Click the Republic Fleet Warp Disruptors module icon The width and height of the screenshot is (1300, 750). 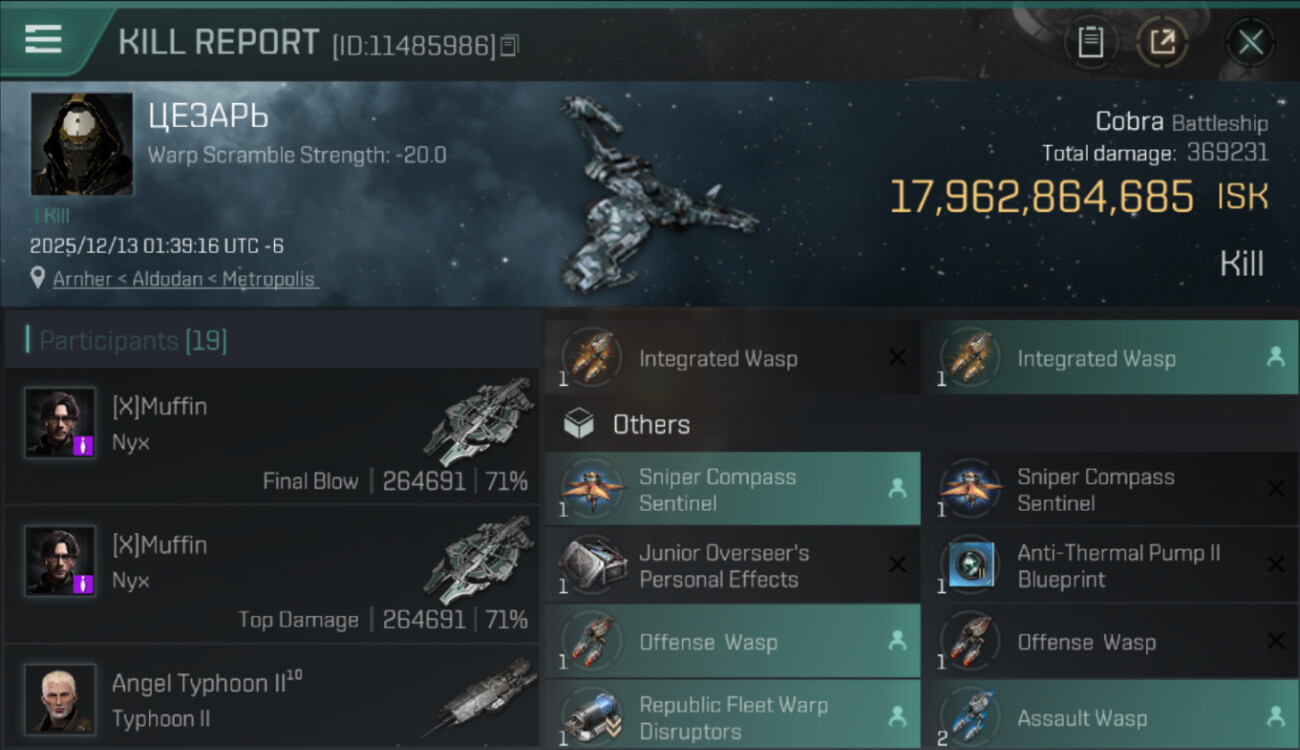(593, 716)
